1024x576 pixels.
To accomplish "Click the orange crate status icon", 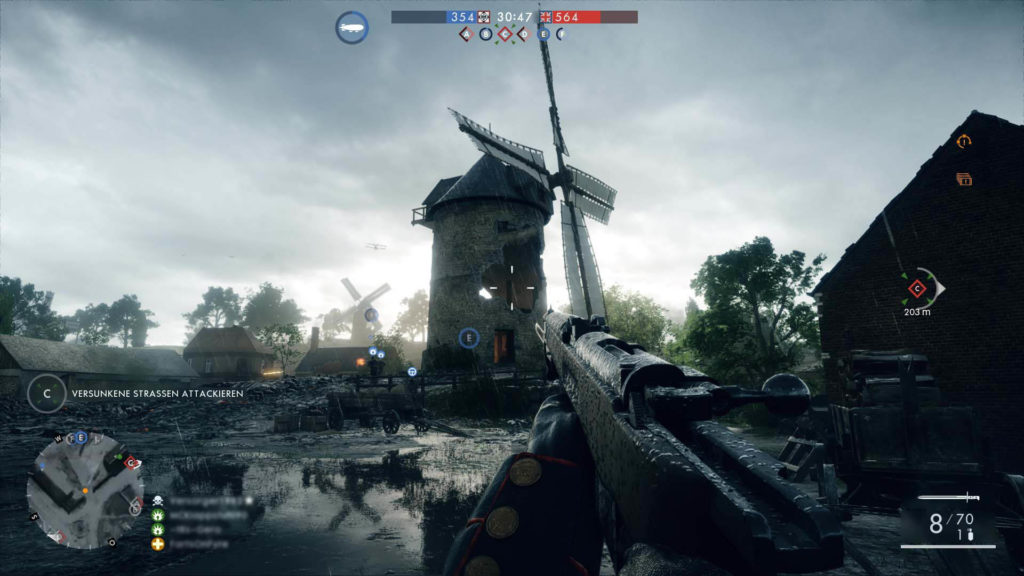I will click(x=964, y=179).
